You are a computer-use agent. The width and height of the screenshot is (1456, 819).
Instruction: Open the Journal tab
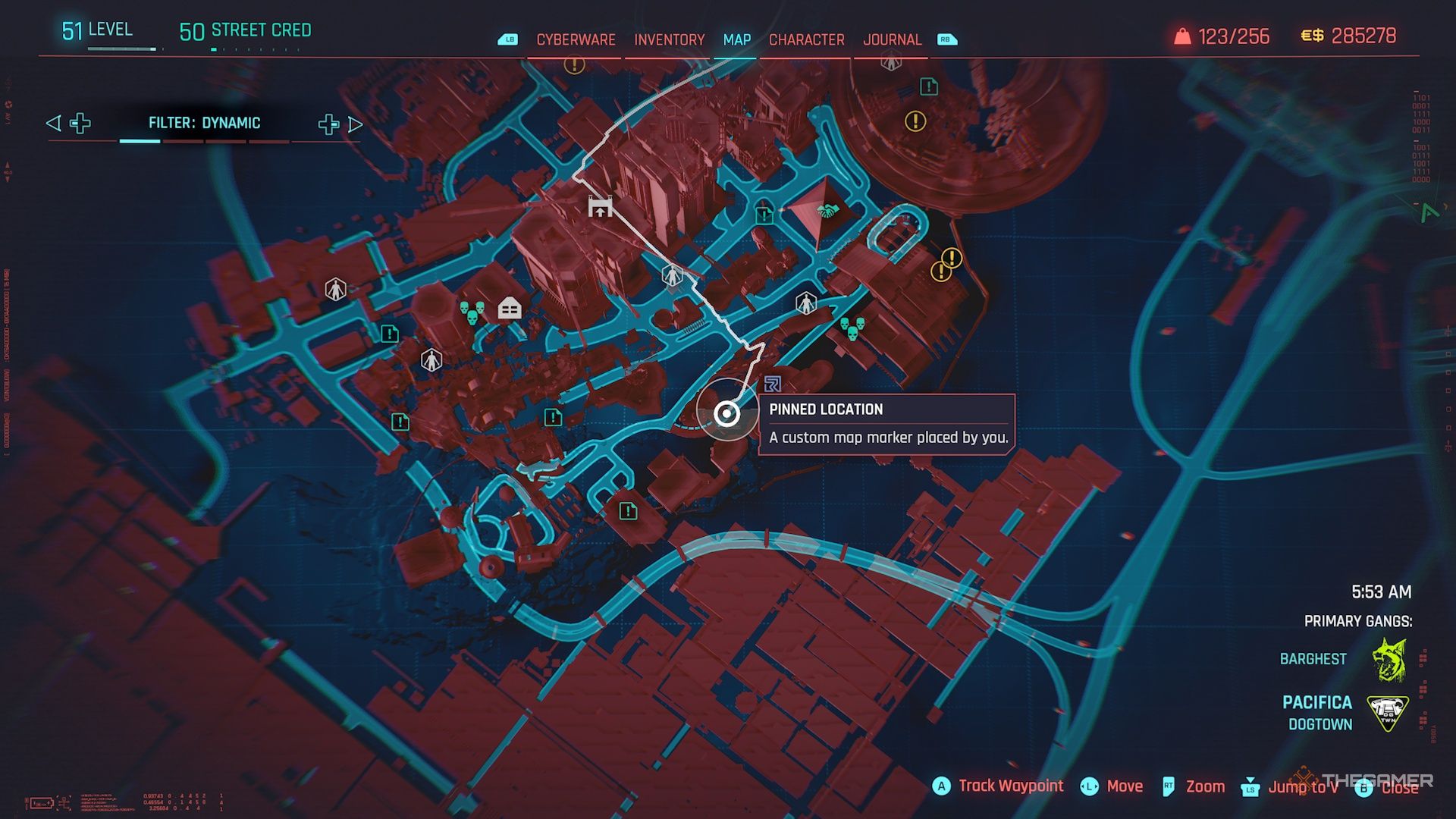click(x=892, y=39)
